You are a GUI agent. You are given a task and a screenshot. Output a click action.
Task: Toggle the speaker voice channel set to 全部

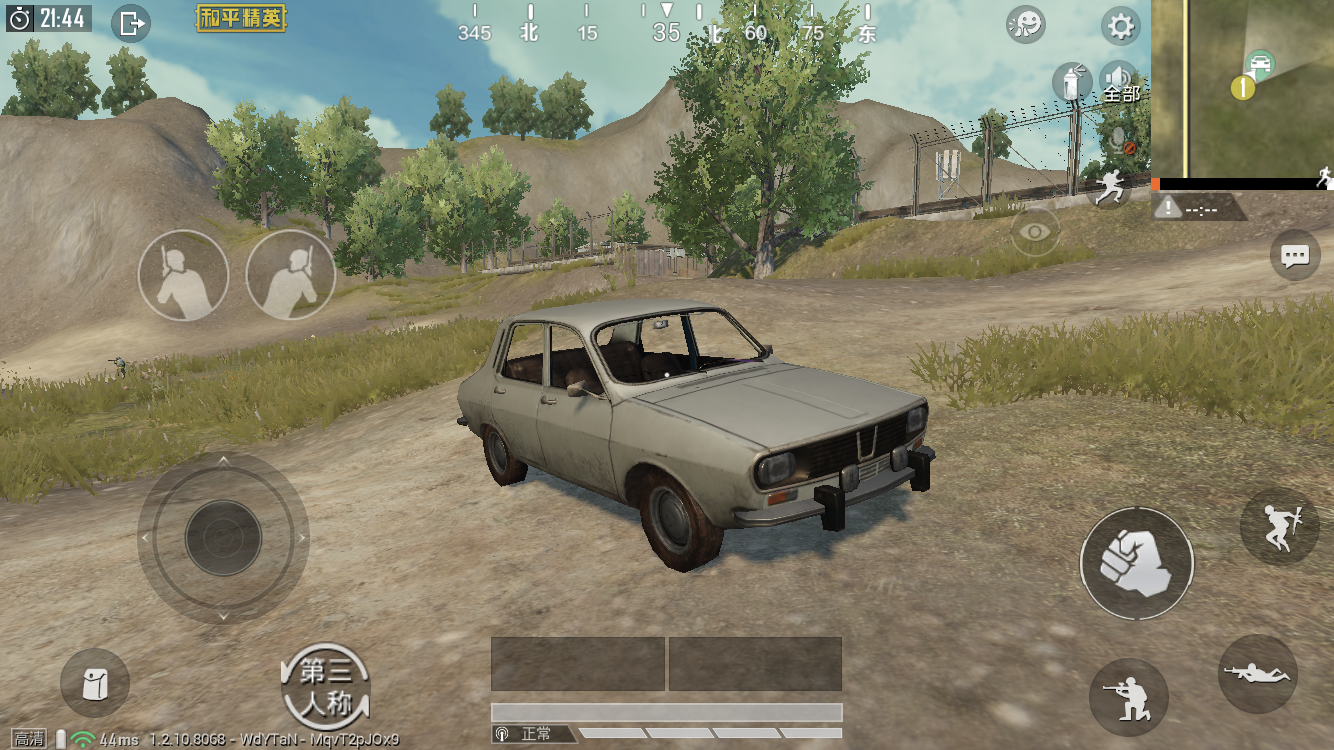pos(1119,82)
